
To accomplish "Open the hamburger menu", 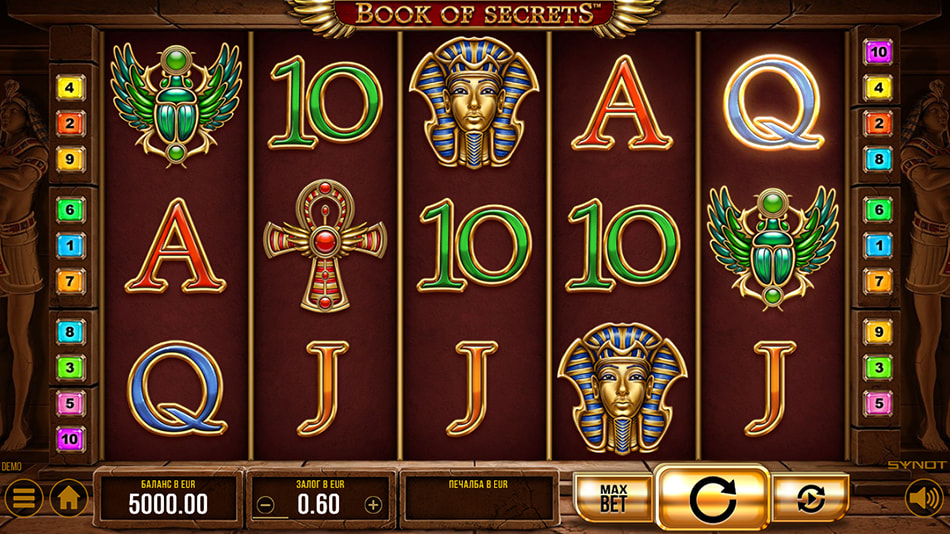I will 23,497.
